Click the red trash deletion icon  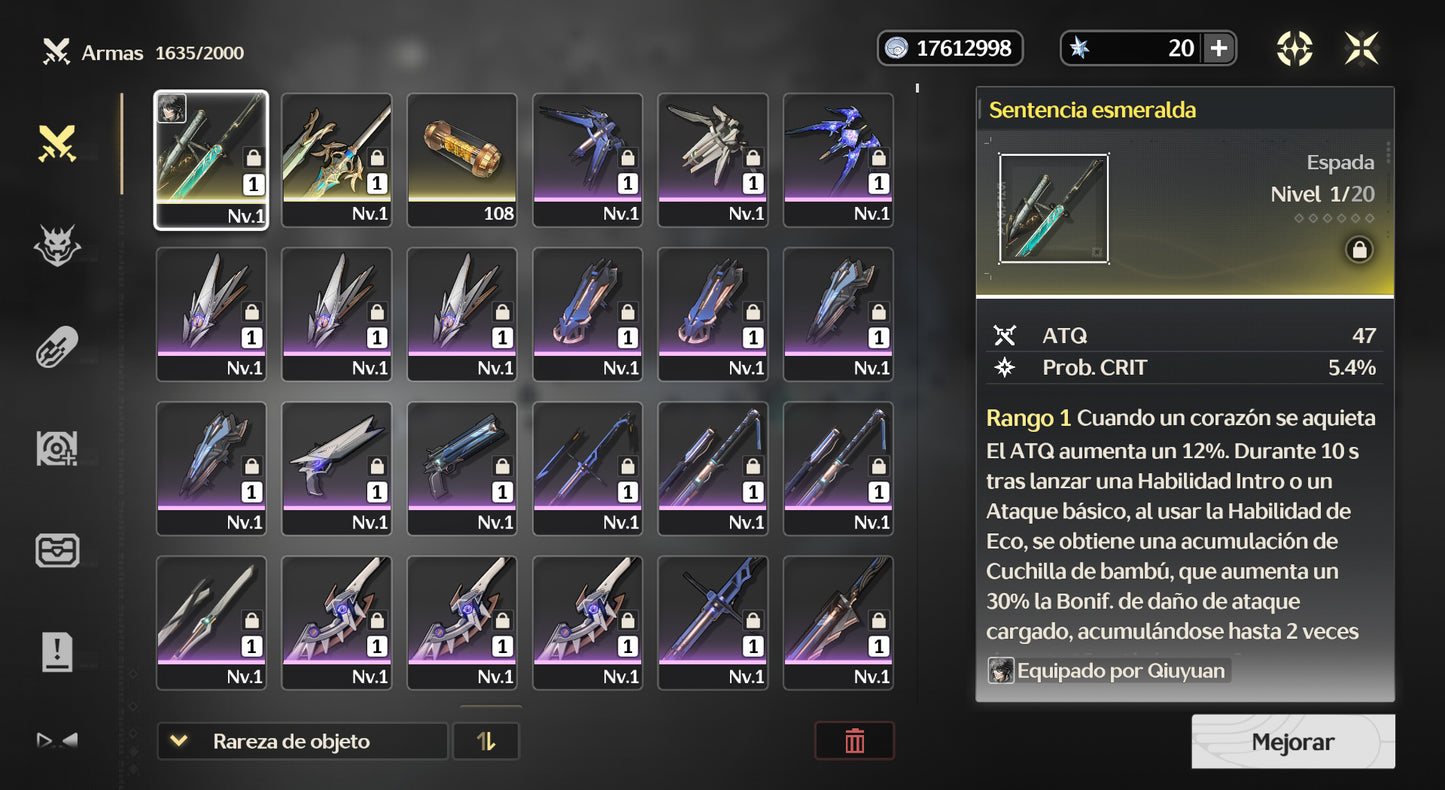855,741
